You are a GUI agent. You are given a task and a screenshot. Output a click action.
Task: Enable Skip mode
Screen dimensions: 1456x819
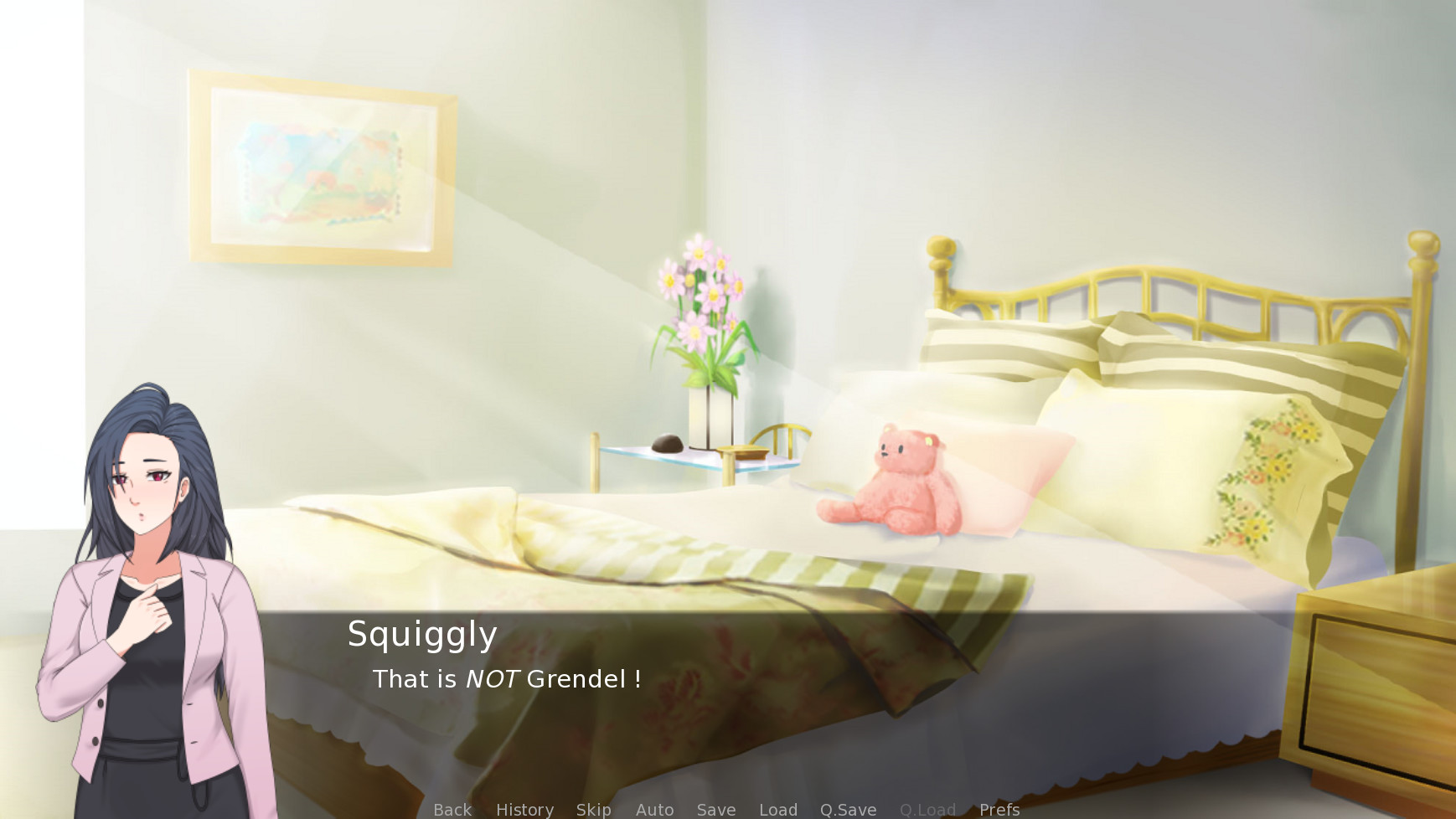tap(593, 809)
